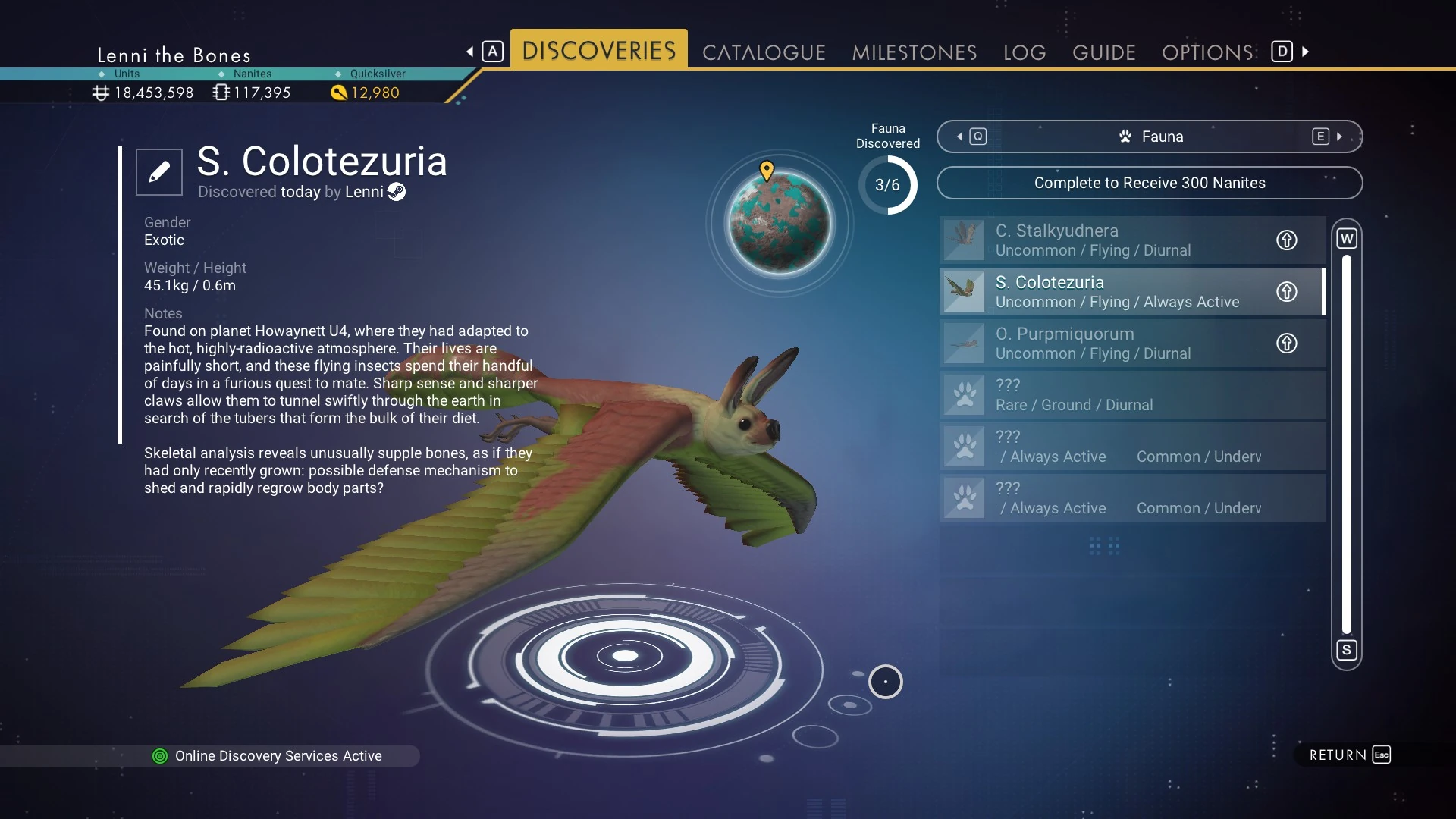The width and height of the screenshot is (1456, 819).
Task: Show the Guide tab
Action: (x=1103, y=52)
